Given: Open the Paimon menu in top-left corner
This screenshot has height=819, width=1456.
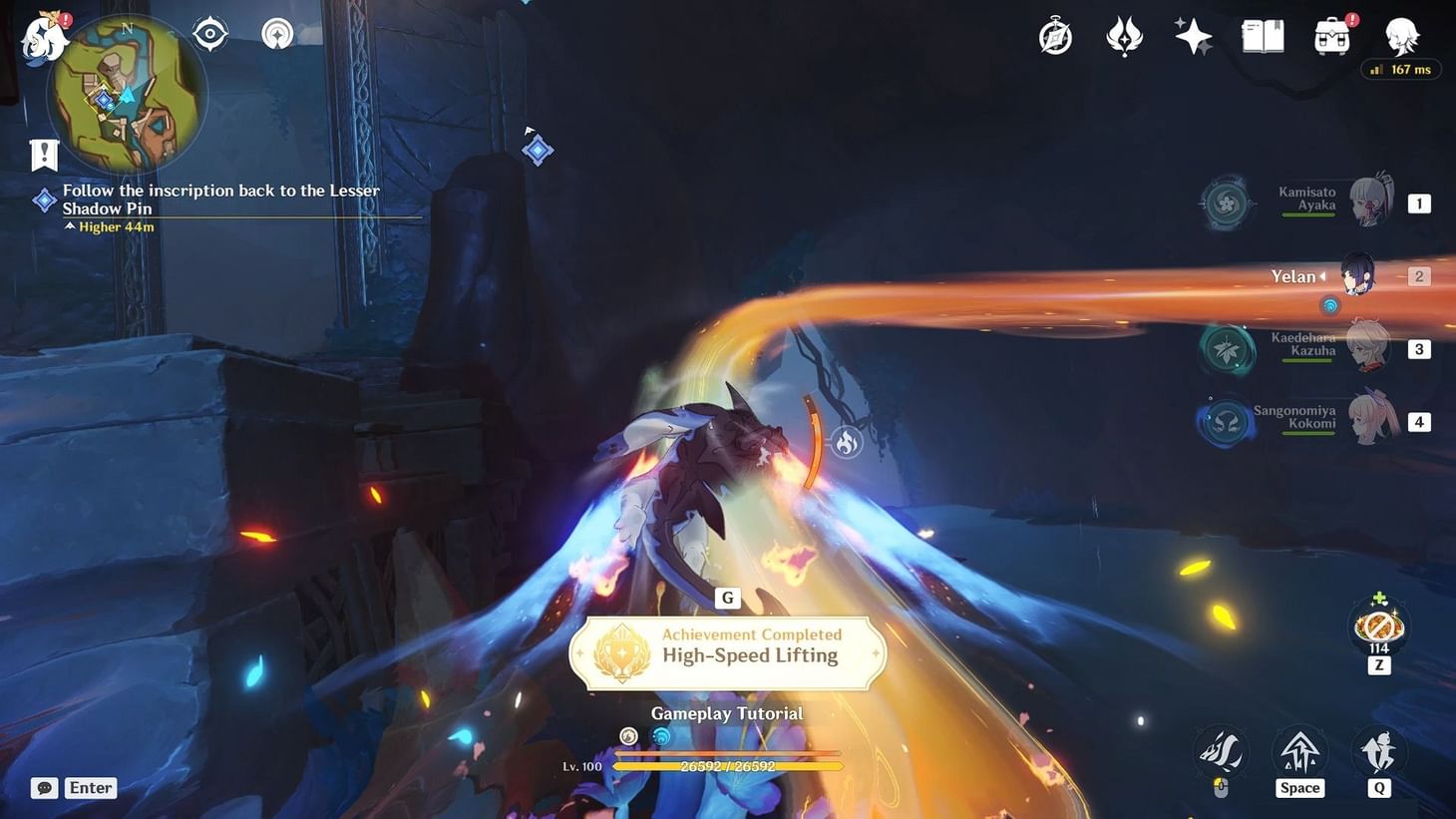Looking at the screenshot, I should pyautogui.click(x=44, y=38).
